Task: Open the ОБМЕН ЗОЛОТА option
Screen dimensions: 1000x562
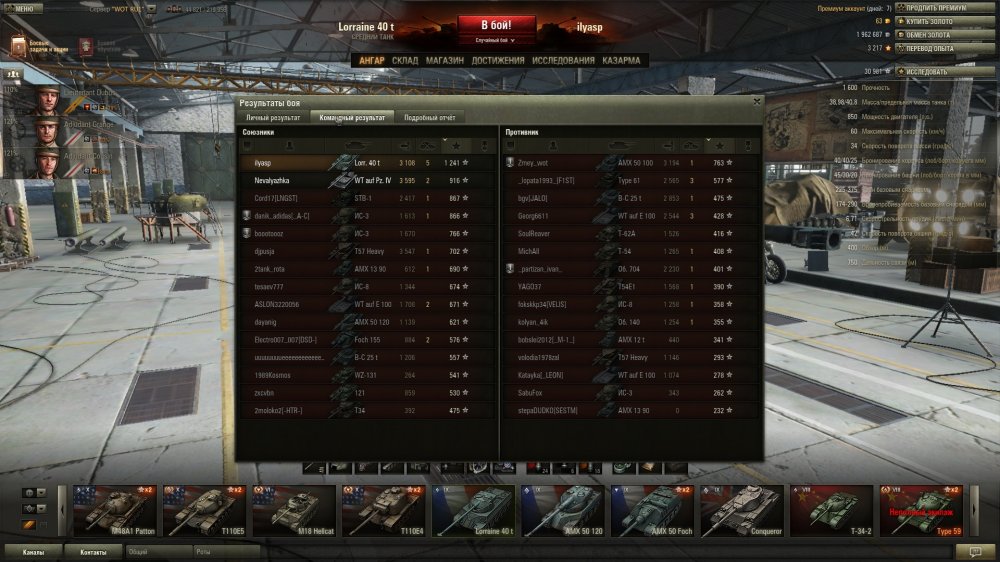Action: pyautogui.click(x=928, y=34)
